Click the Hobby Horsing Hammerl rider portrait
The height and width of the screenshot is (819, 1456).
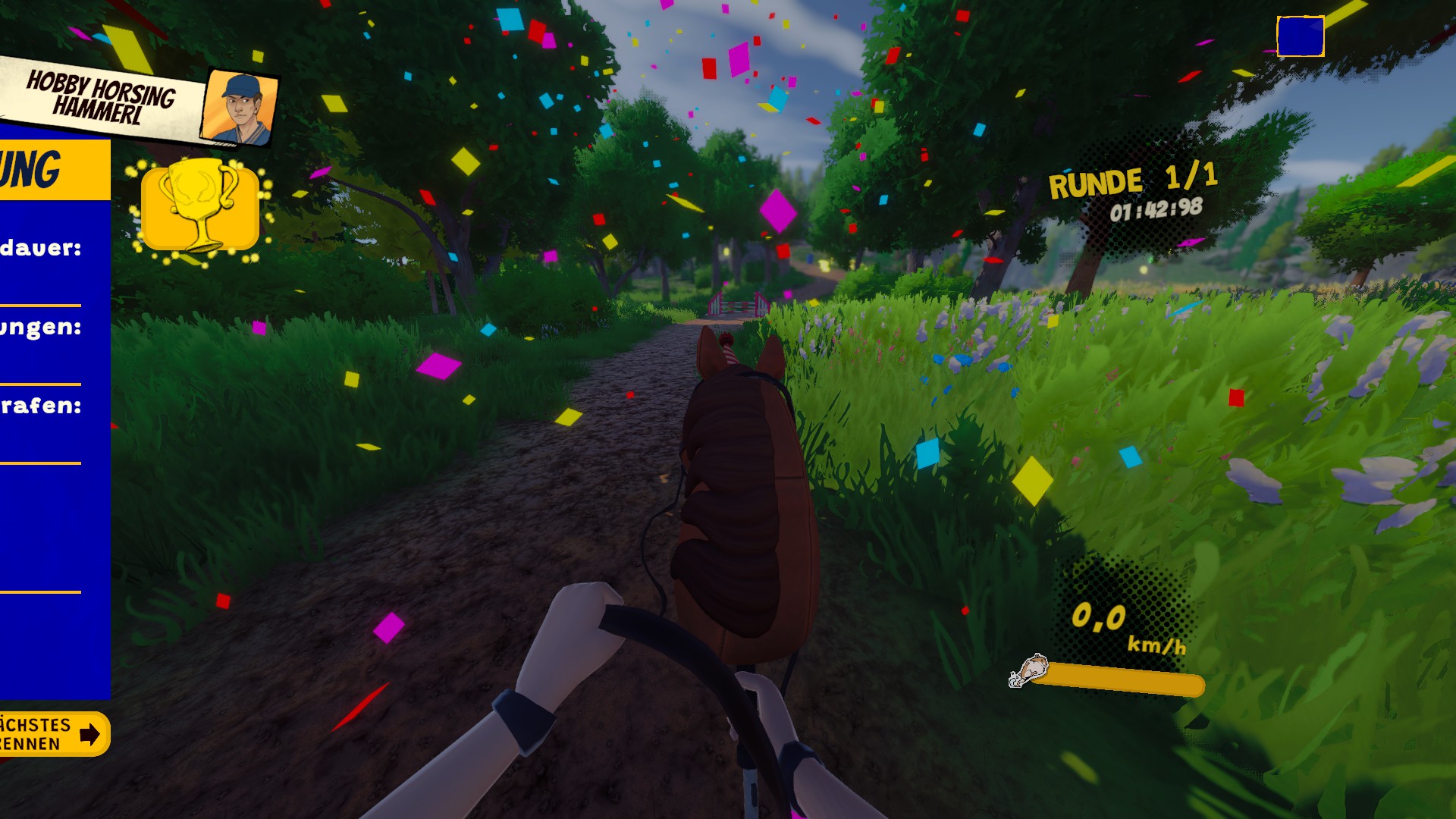tap(240, 108)
